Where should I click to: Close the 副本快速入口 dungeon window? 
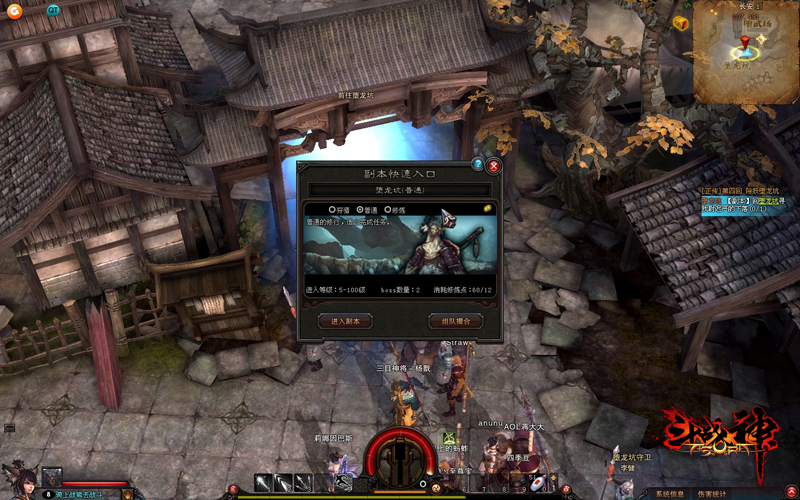click(493, 166)
